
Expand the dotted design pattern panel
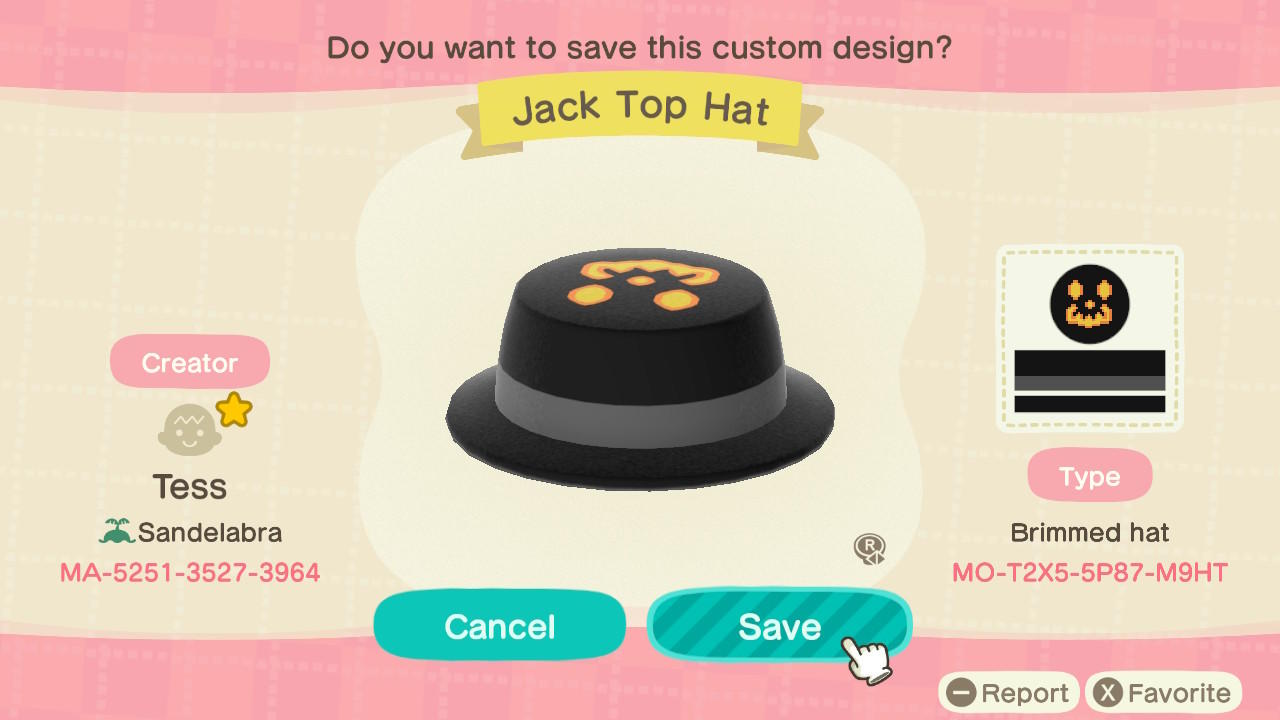coord(1088,337)
